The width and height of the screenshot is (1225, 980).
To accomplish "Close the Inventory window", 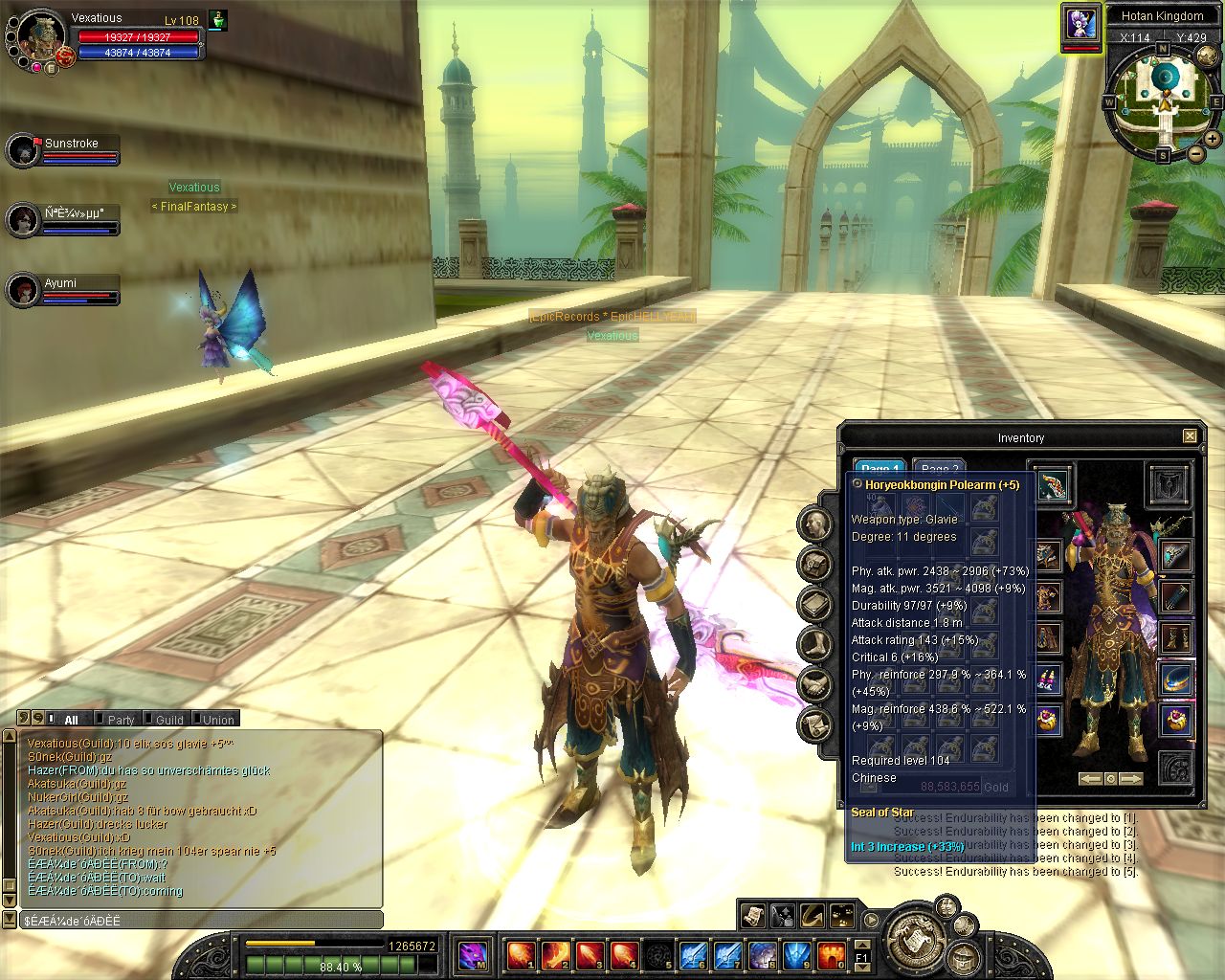I will [1190, 436].
